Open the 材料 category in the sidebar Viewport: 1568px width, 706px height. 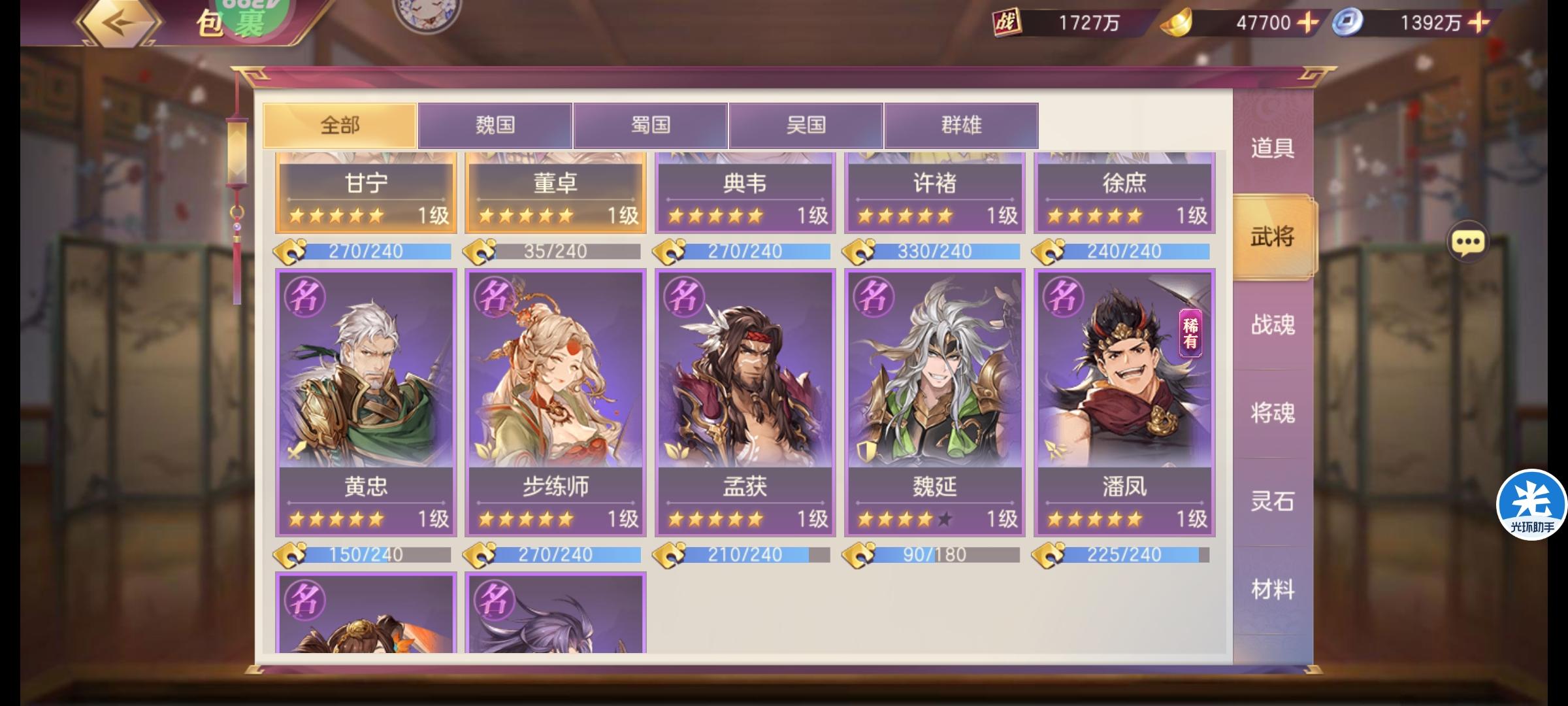tap(1271, 588)
